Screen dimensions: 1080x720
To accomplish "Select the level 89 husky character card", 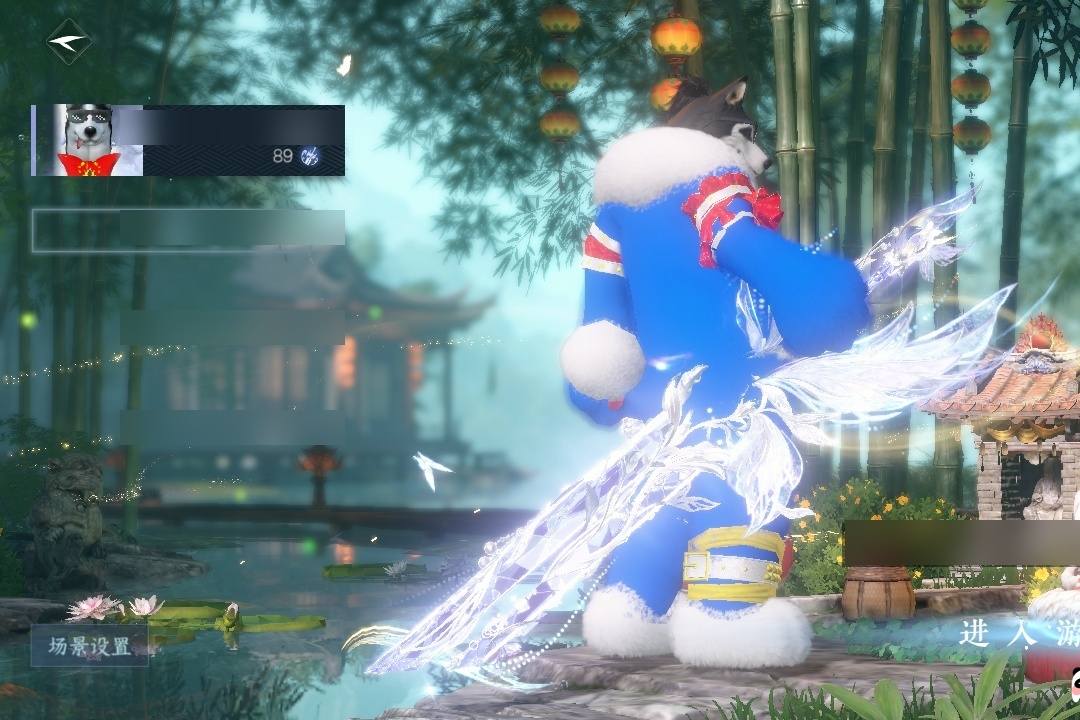I will click(188, 141).
